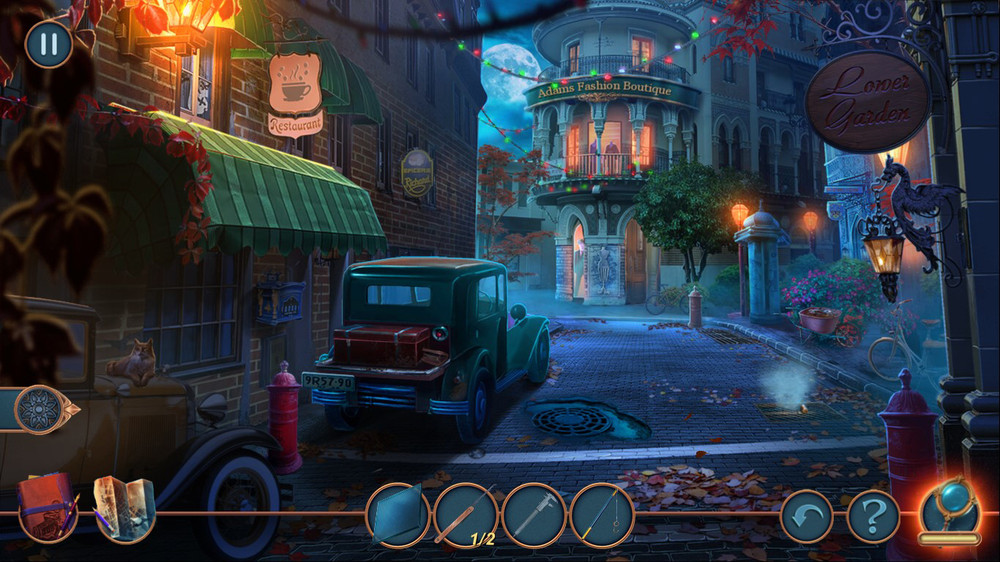This screenshot has width=1000, height=562.
Task: Open the question mark help button
Action: 873,516
